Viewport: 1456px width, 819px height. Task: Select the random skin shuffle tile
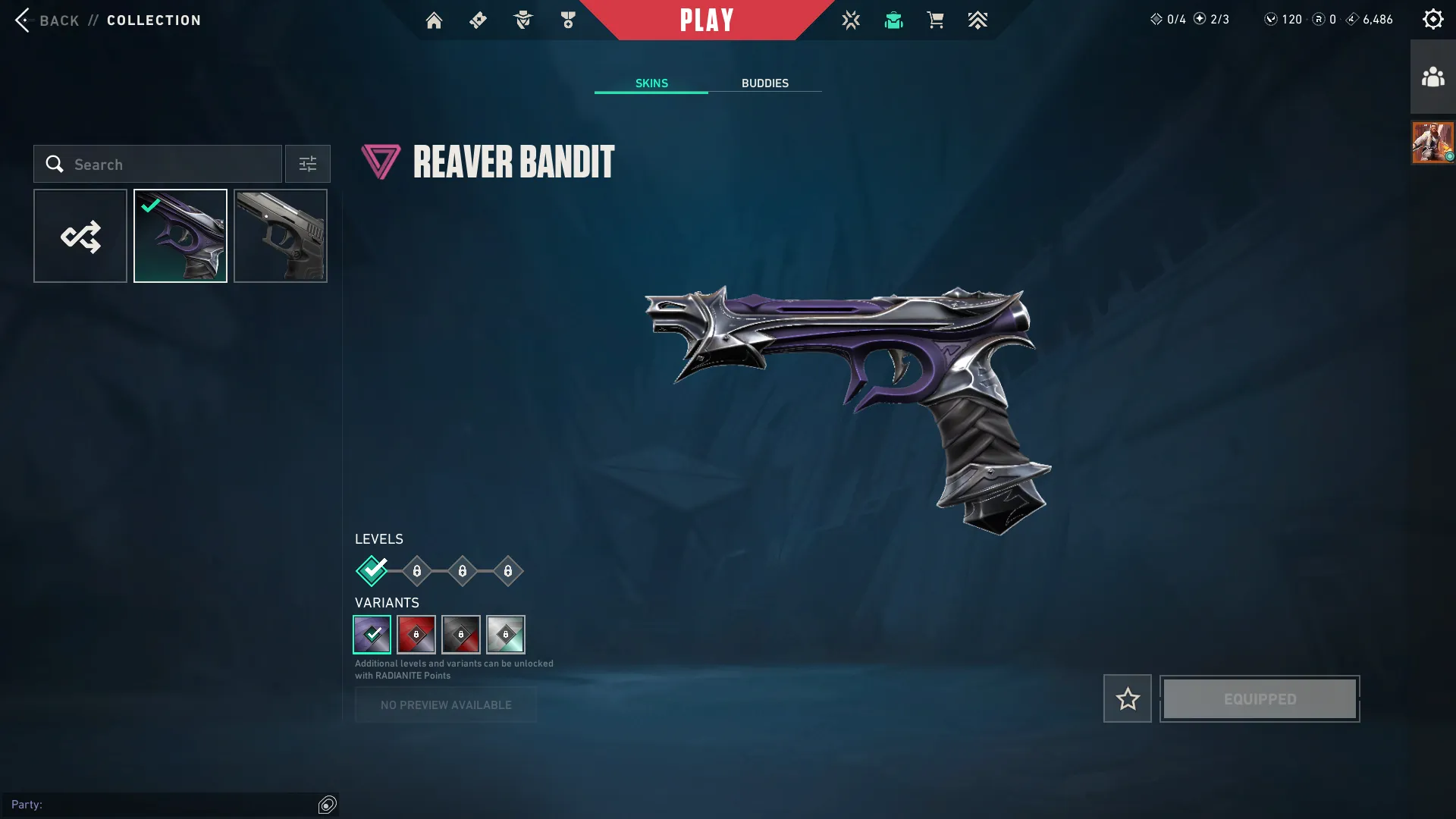click(x=80, y=235)
